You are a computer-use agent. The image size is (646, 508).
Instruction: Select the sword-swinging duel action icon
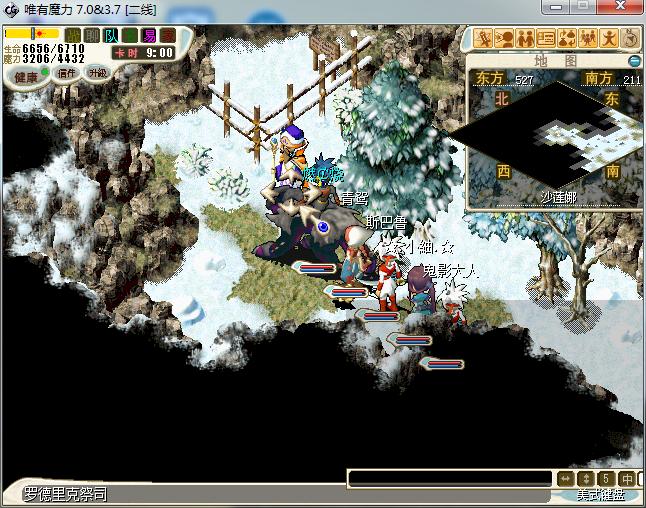(x=484, y=39)
